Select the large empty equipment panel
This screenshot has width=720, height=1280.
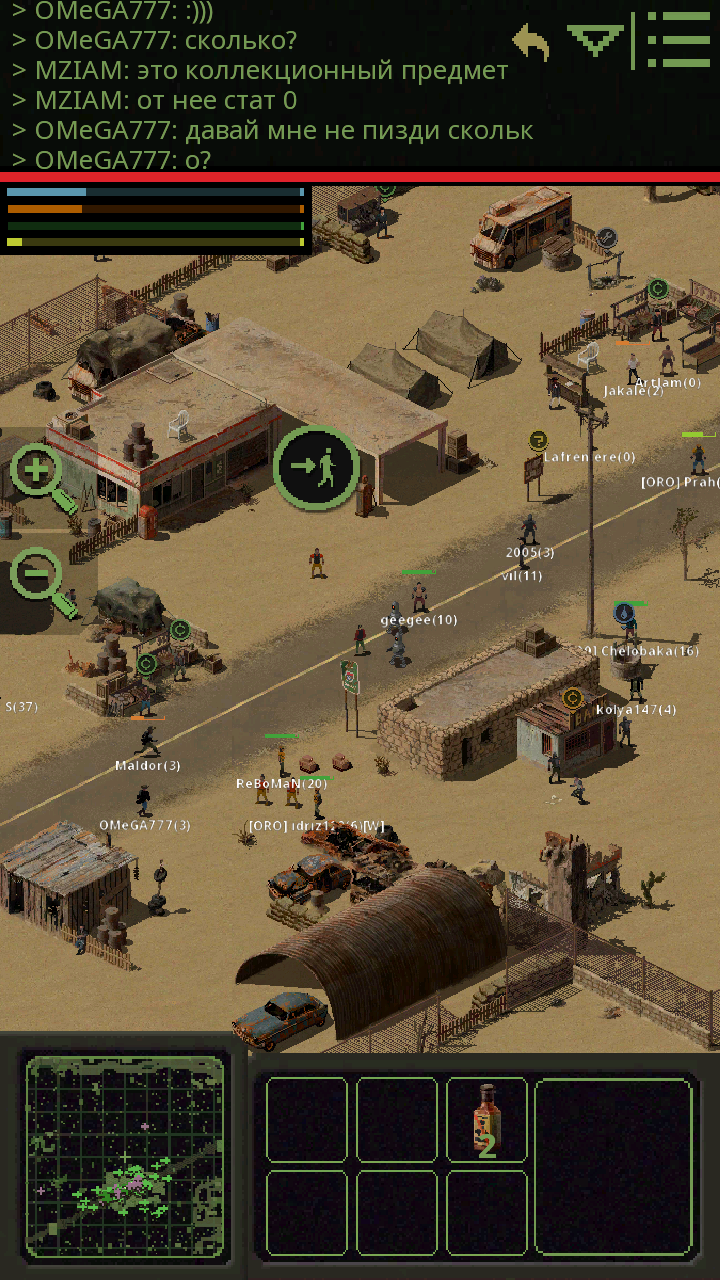(614, 1166)
